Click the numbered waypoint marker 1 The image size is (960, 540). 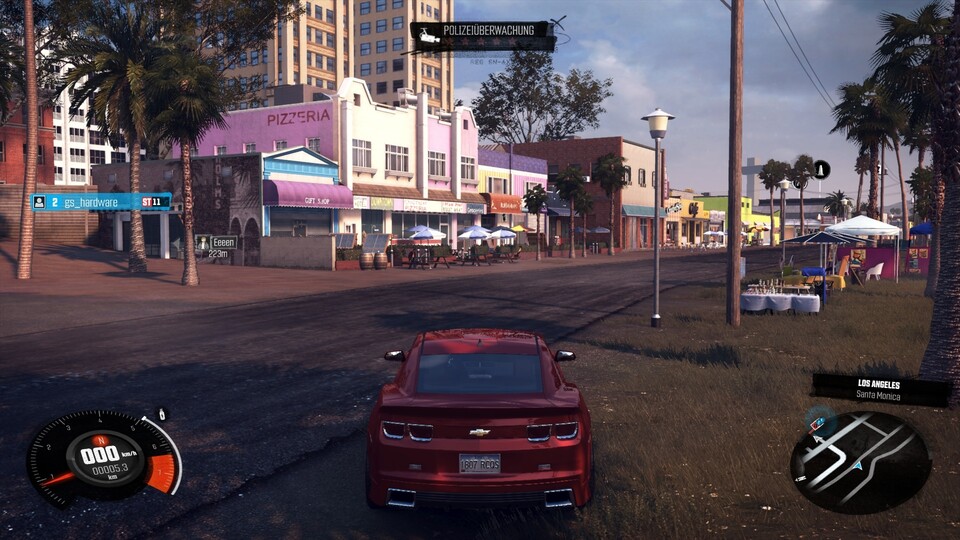(x=821, y=170)
